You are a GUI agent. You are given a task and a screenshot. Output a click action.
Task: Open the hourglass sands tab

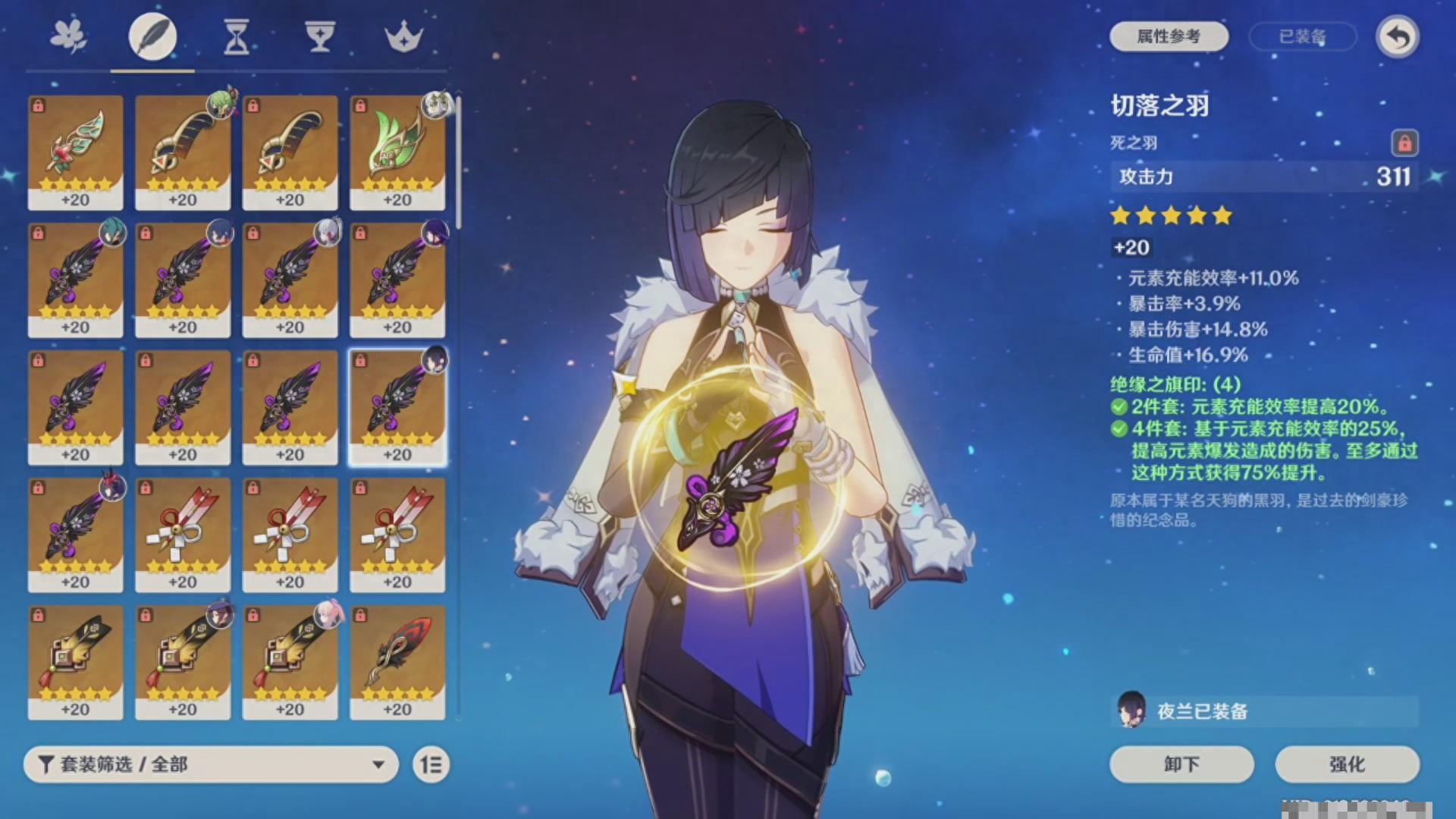pos(237,36)
